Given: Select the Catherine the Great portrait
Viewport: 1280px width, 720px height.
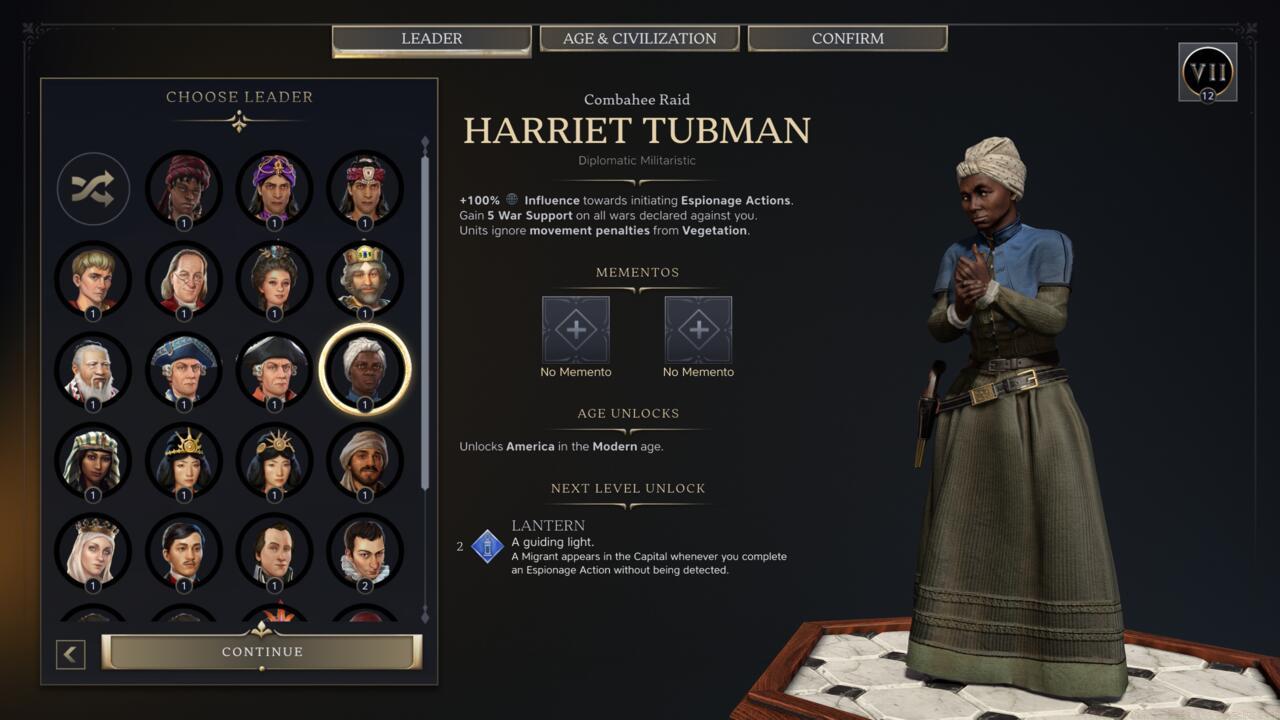Looking at the screenshot, I should tap(274, 280).
